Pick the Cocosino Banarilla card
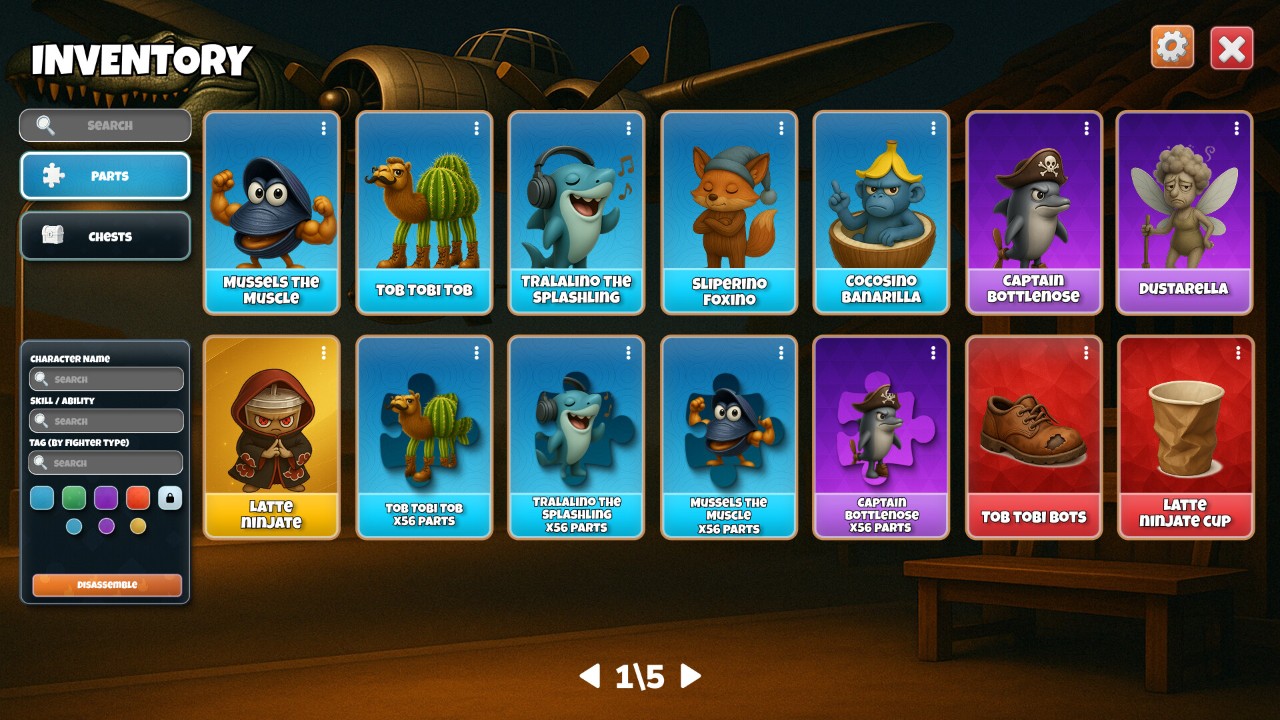The image size is (1280, 720). 881,212
